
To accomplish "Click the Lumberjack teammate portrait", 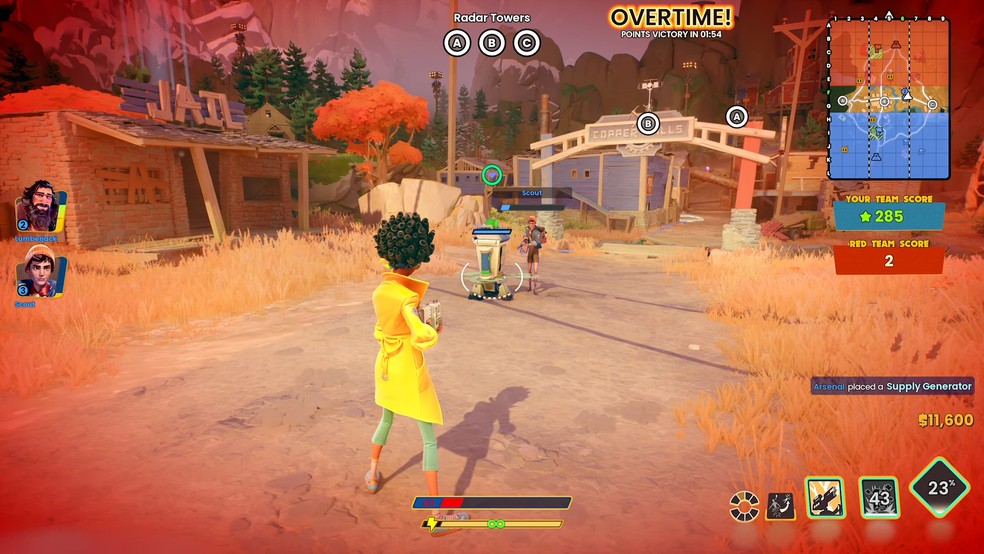I will [39, 208].
